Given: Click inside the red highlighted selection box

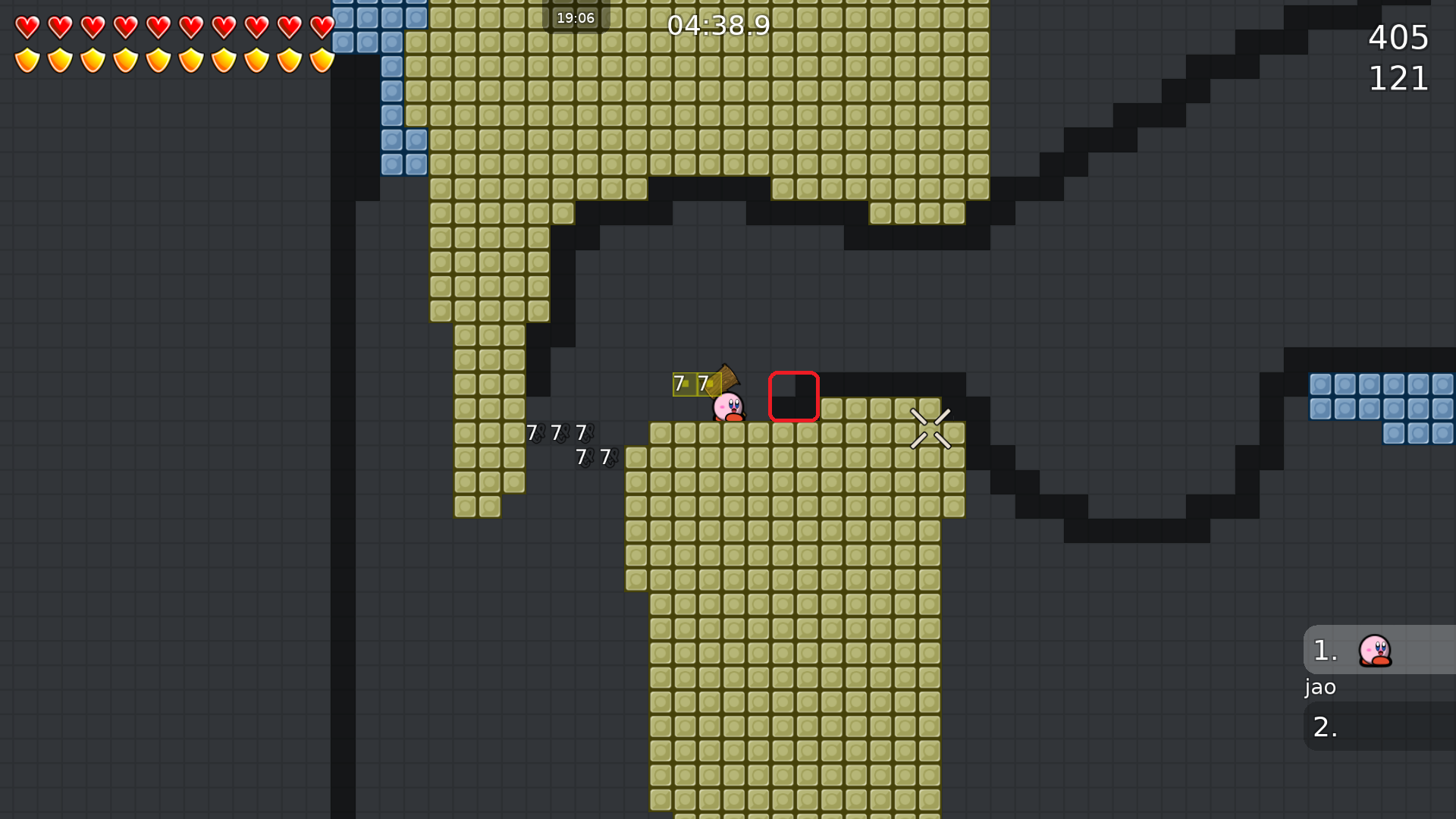Looking at the screenshot, I should (794, 397).
